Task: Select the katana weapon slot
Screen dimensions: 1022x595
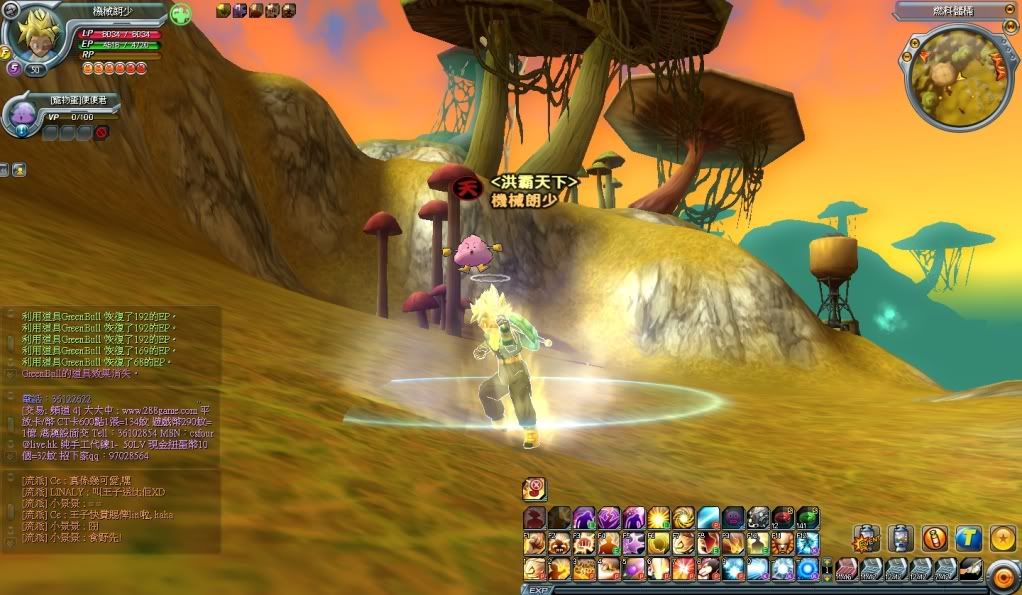Action: [967, 569]
